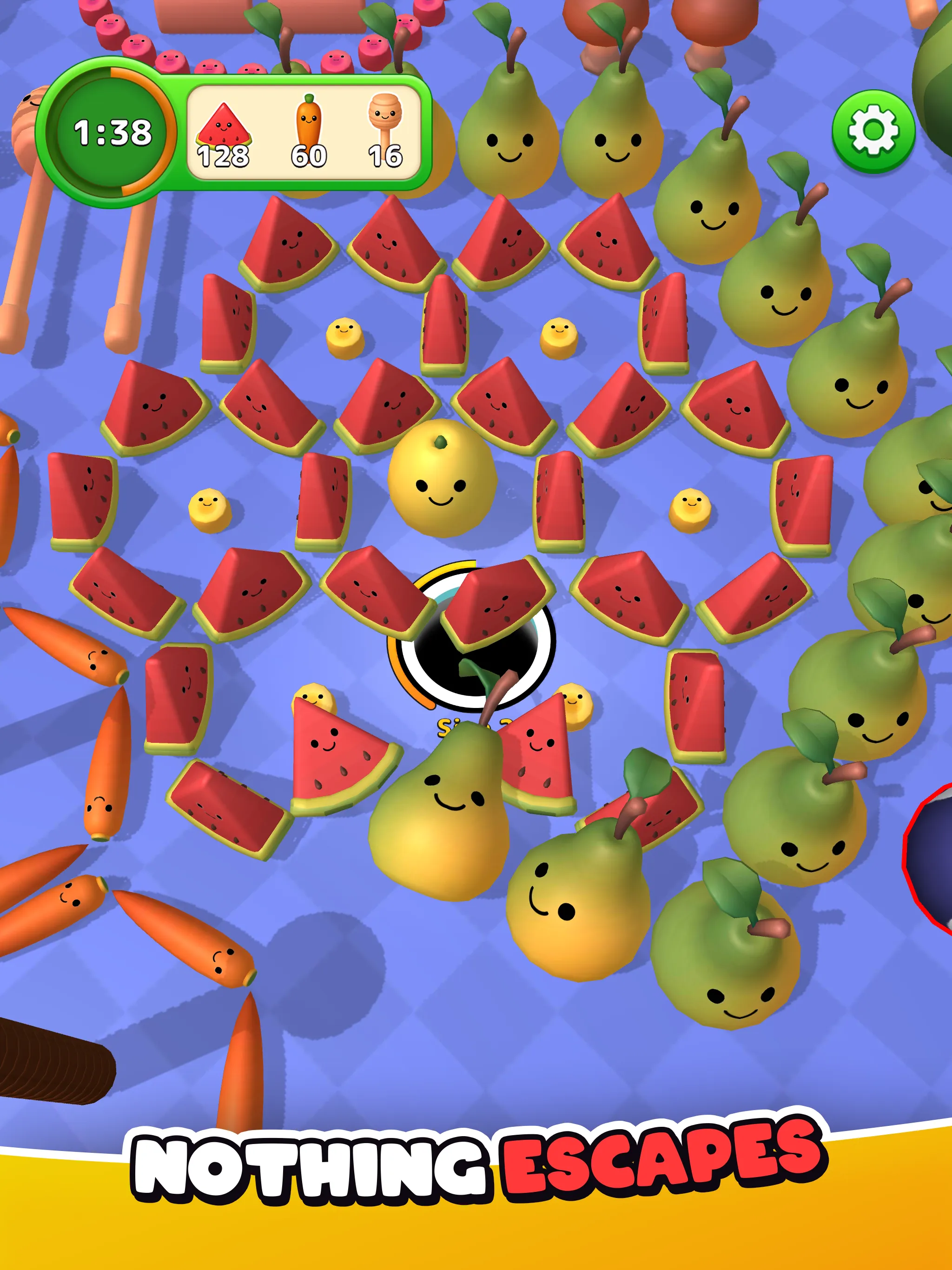Tap the honey dipper objective icon showing 16

385,120
